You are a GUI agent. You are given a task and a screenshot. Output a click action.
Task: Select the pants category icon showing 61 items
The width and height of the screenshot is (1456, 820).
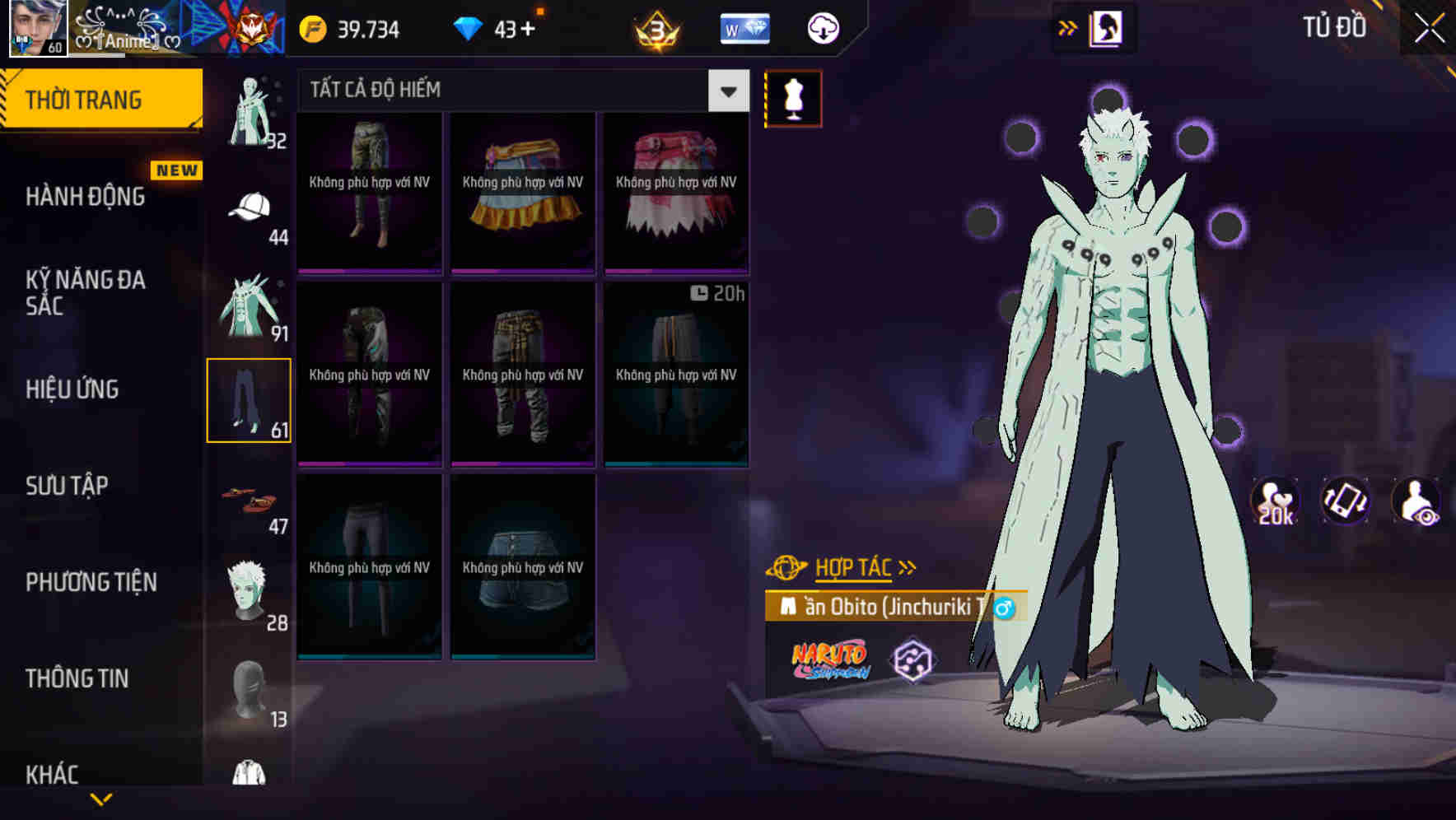click(250, 399)
